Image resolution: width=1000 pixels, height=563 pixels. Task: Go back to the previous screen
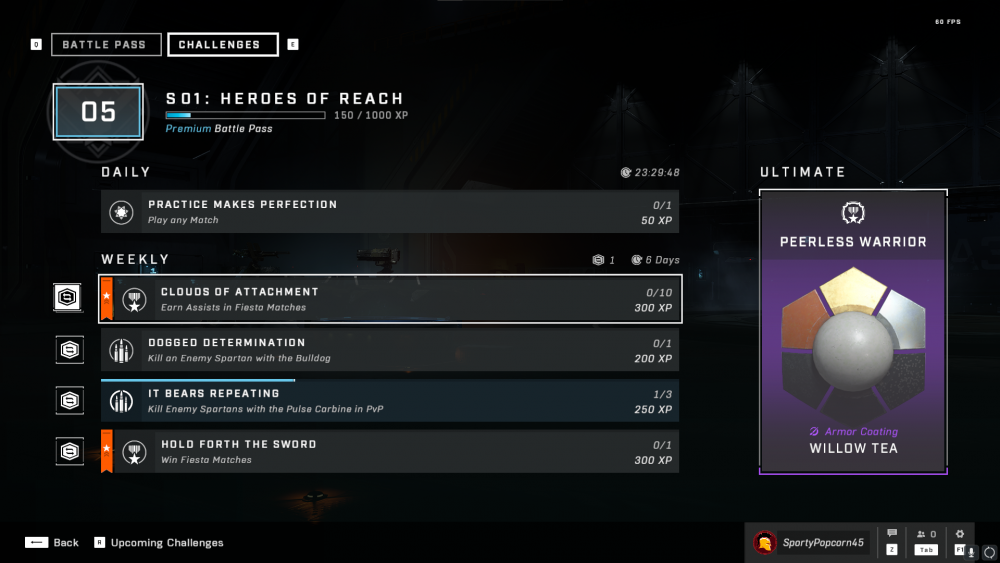click(x=52, y=542)
